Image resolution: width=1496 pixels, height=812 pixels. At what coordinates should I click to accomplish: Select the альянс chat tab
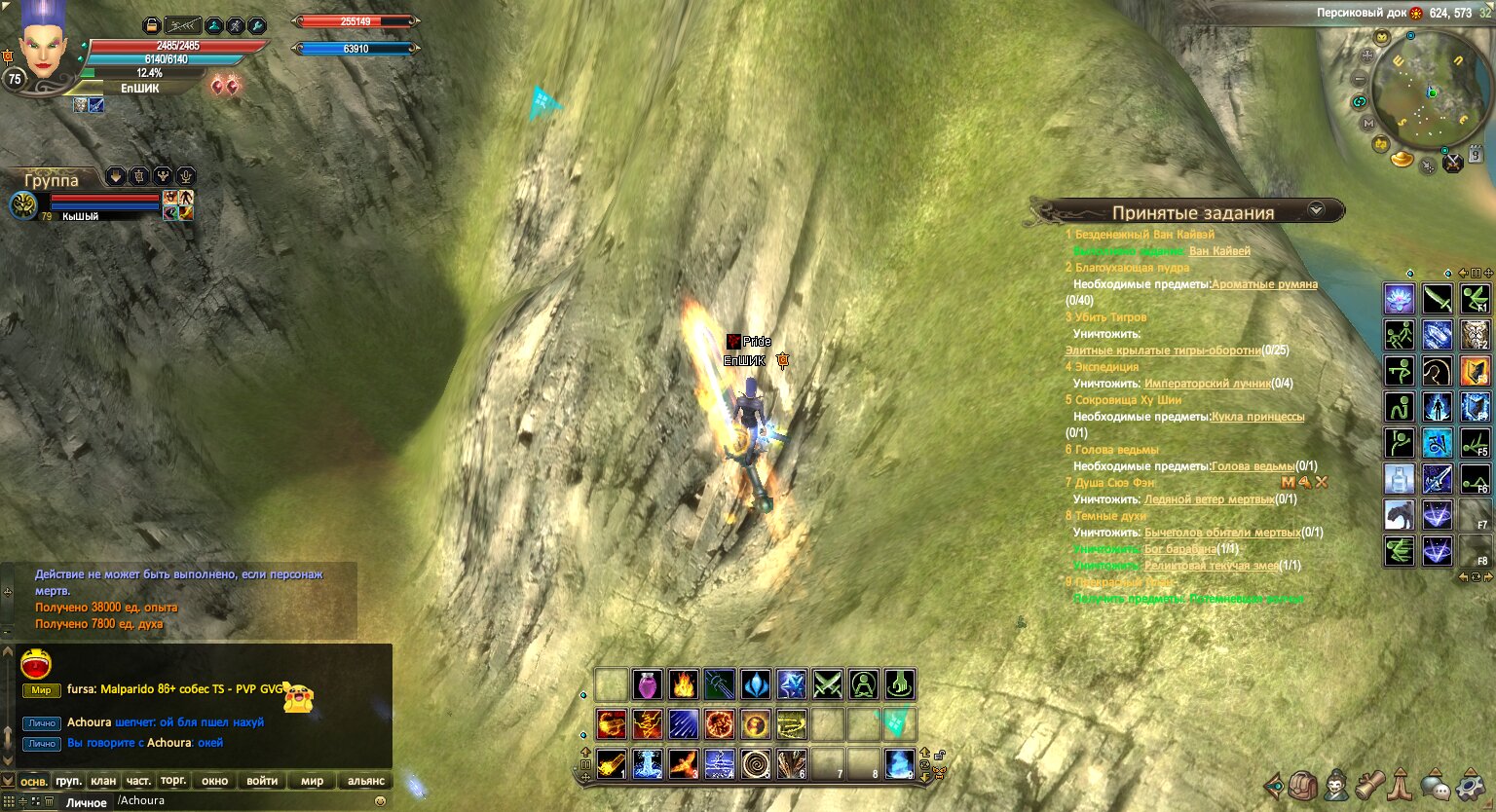(x=365, y=781)
